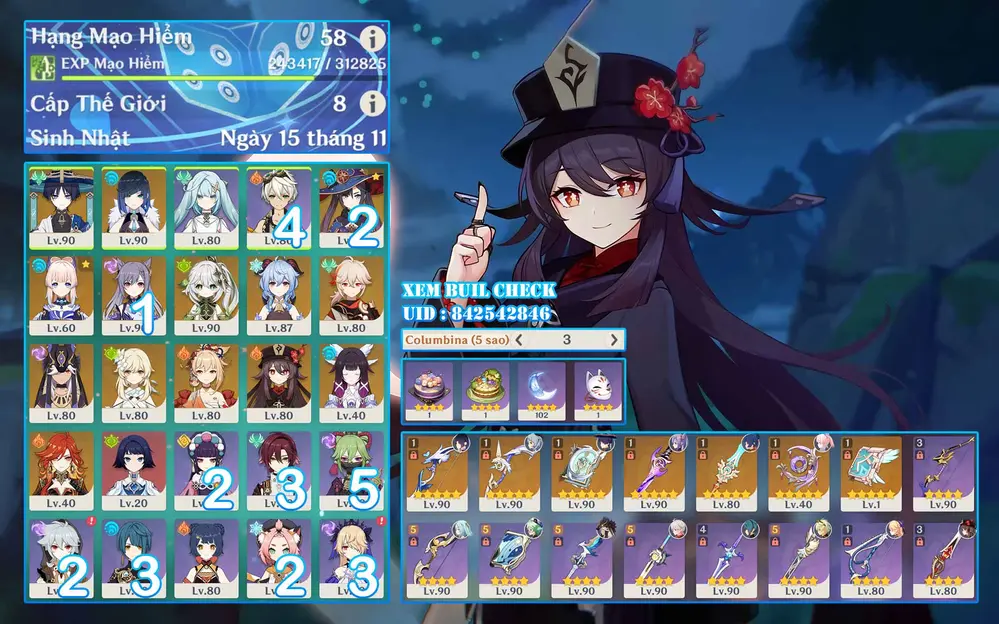Show World Level details via info icon

(x=372, y=103)
